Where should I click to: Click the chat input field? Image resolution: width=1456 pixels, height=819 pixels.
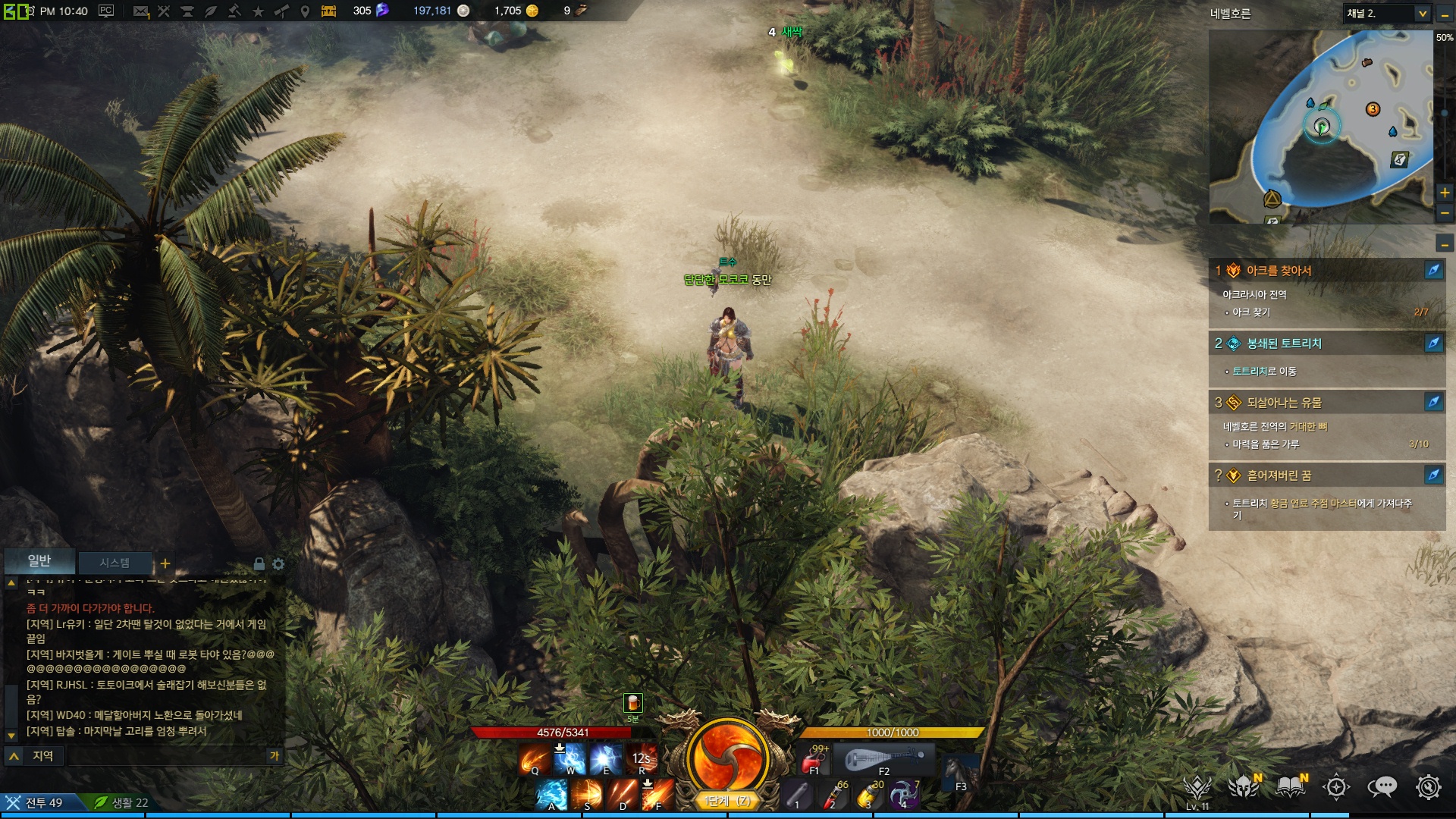click(167, 755)
